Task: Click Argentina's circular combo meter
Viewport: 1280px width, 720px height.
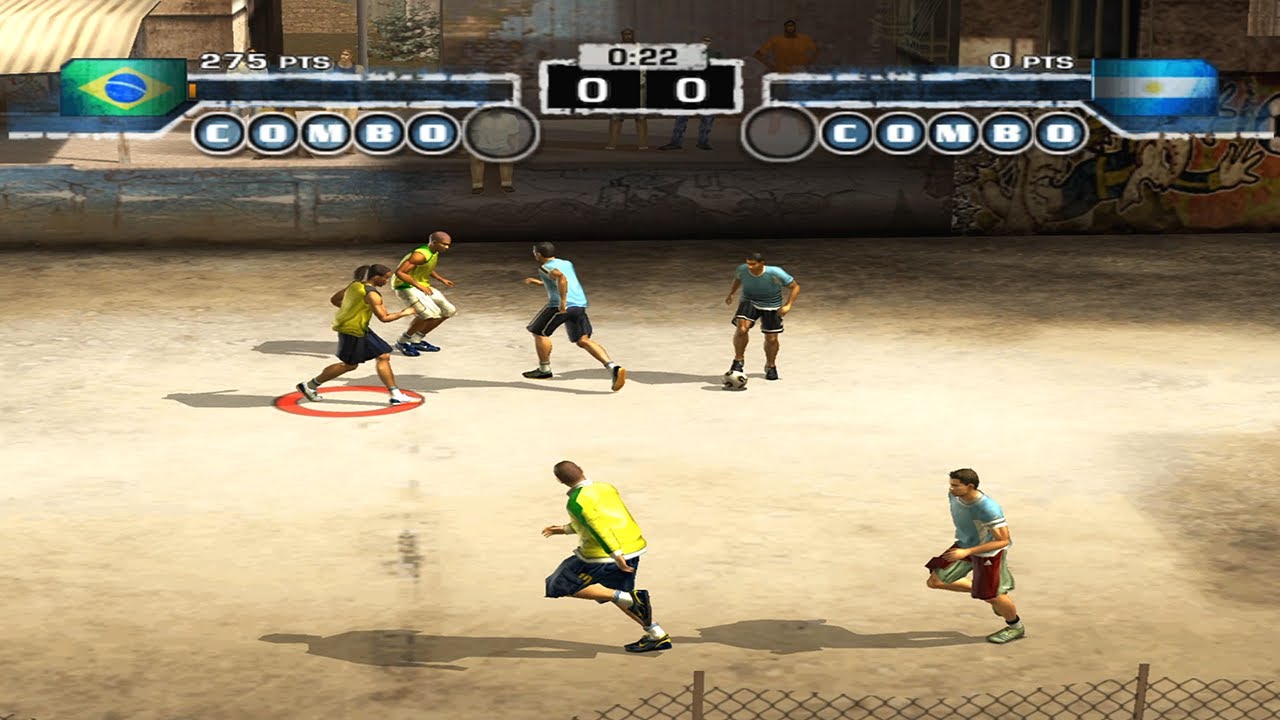Action: 779,133
